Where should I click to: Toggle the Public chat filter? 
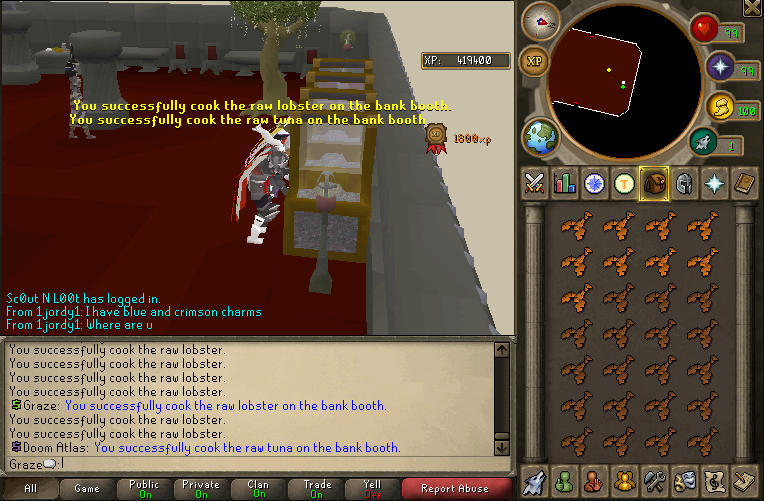tap(144, 489)
